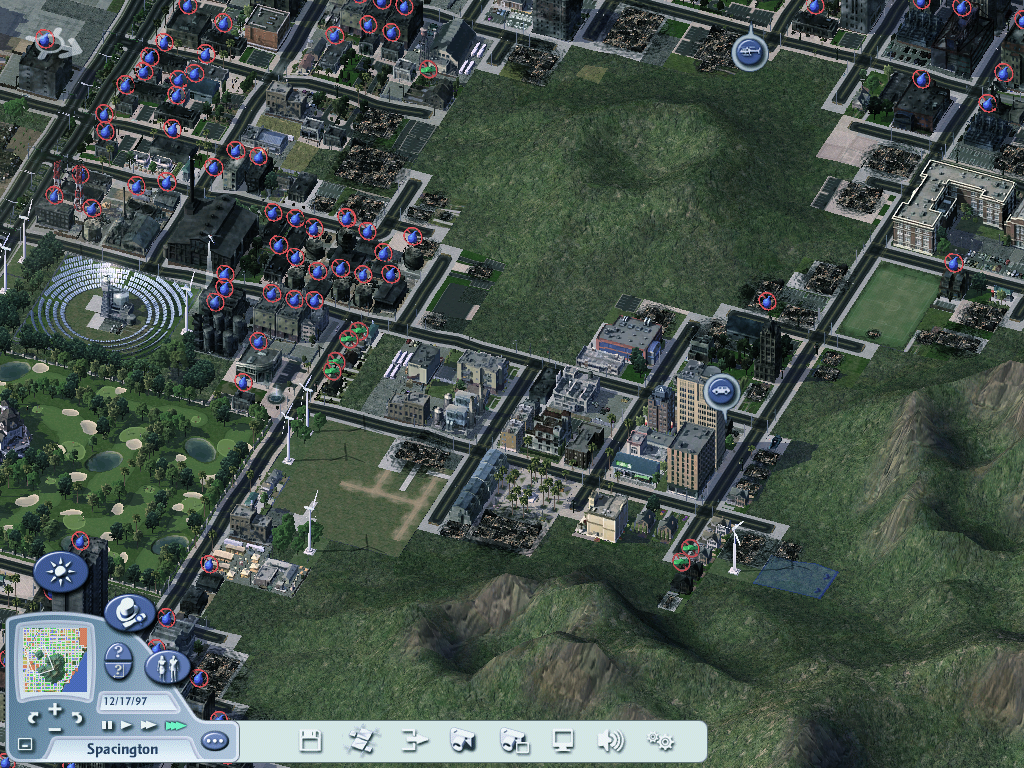
Task: Set simulation to double-arrow fast speed
Action: 149,725
